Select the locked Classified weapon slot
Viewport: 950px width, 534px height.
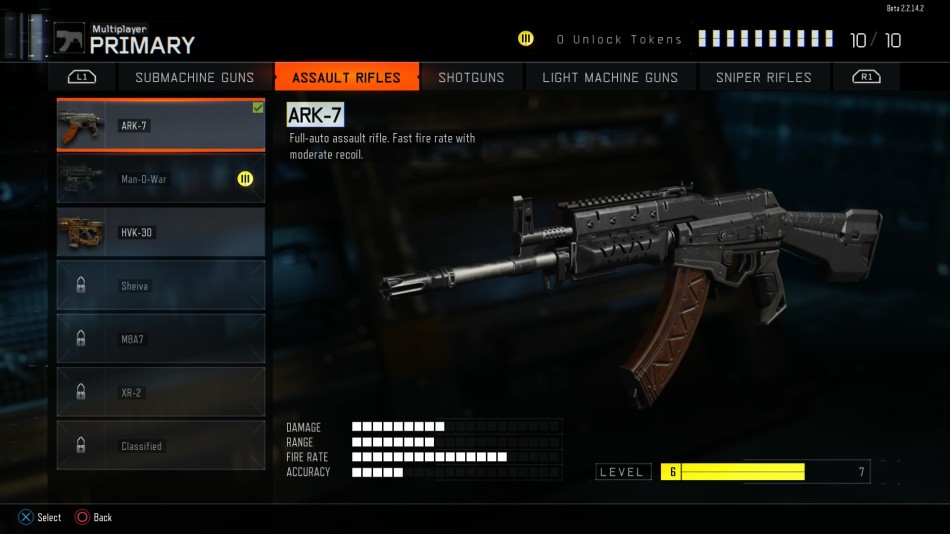click(161, 446)
